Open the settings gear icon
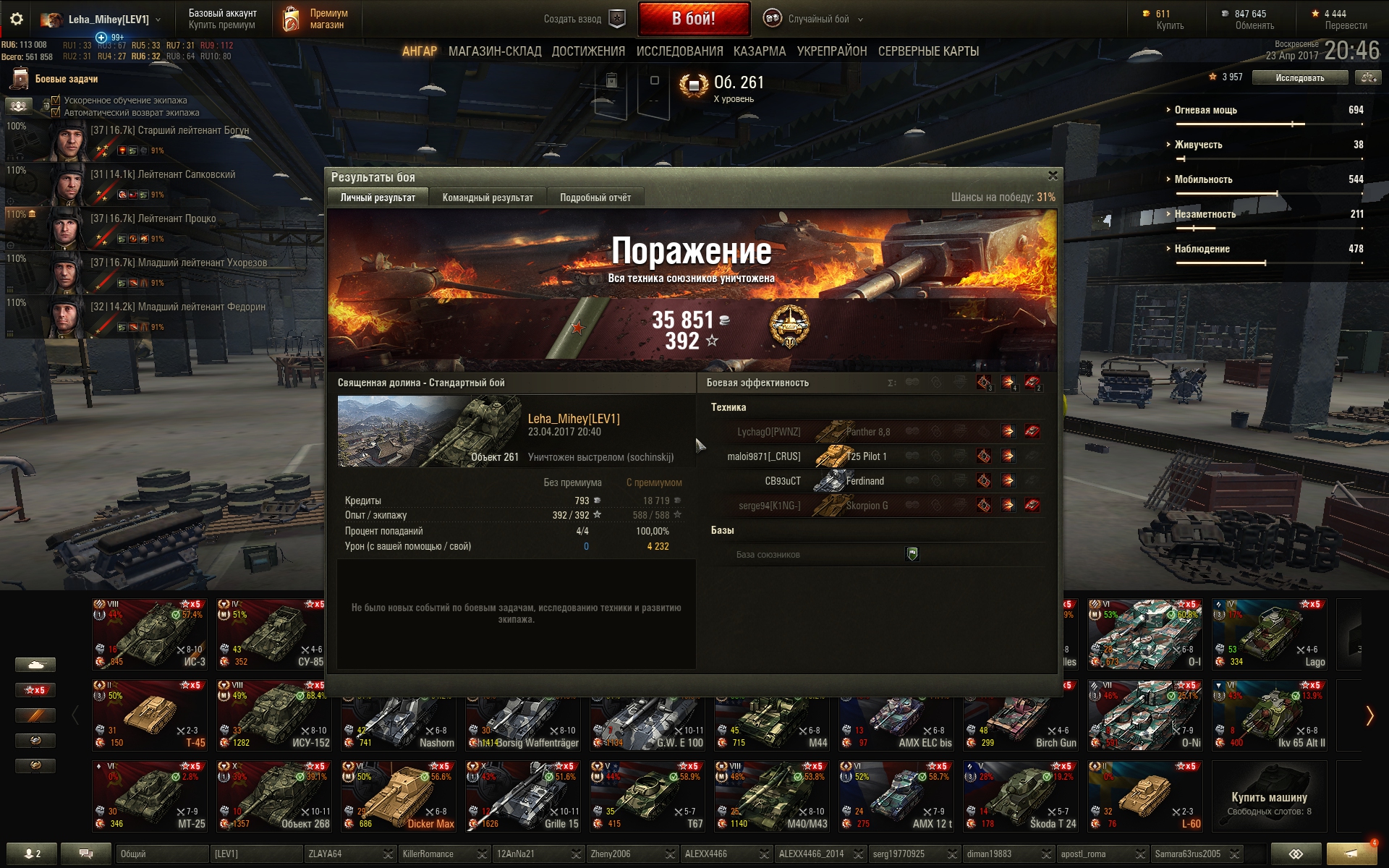 coord(16,20)
